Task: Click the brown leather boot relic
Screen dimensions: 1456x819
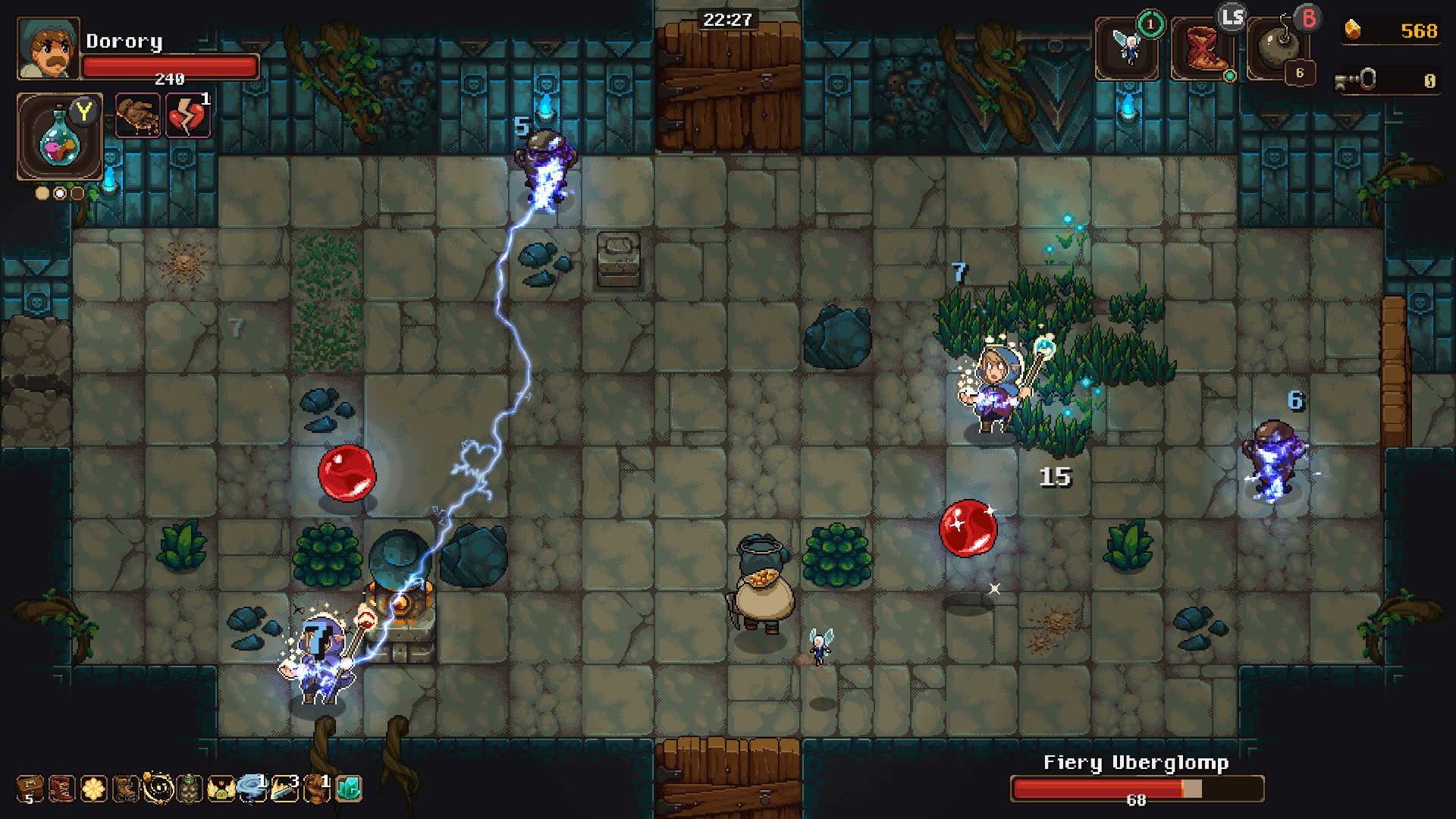Action: (x=126, y=789)
